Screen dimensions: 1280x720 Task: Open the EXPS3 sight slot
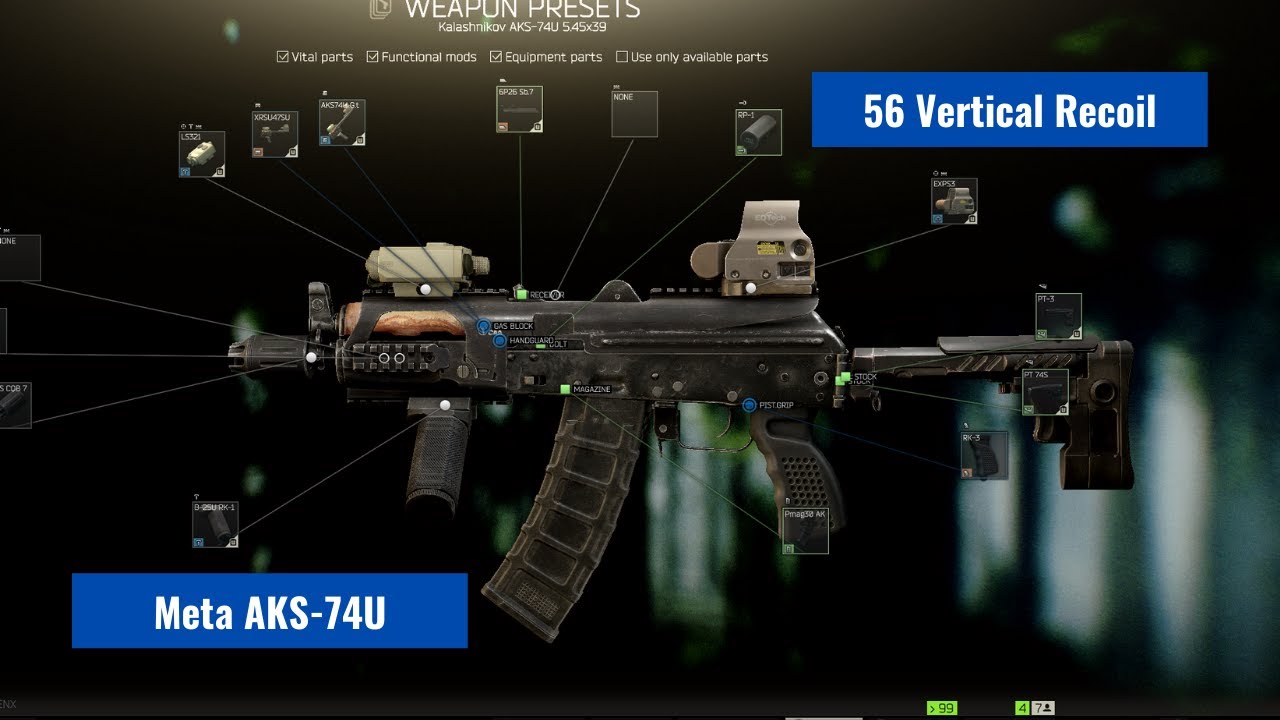[x=953, y=201]
